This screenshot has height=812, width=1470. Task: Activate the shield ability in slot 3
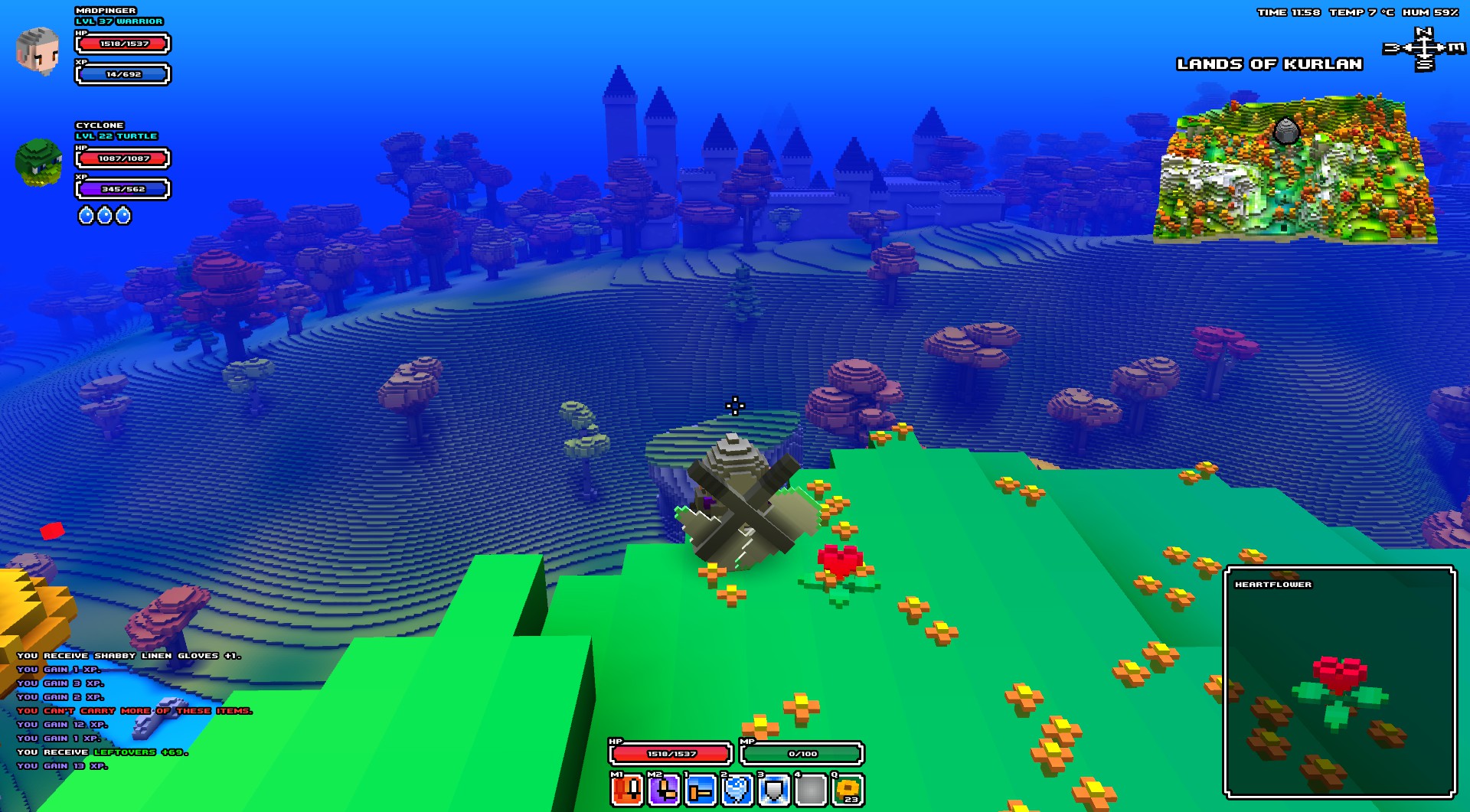(x=774, y=790)
